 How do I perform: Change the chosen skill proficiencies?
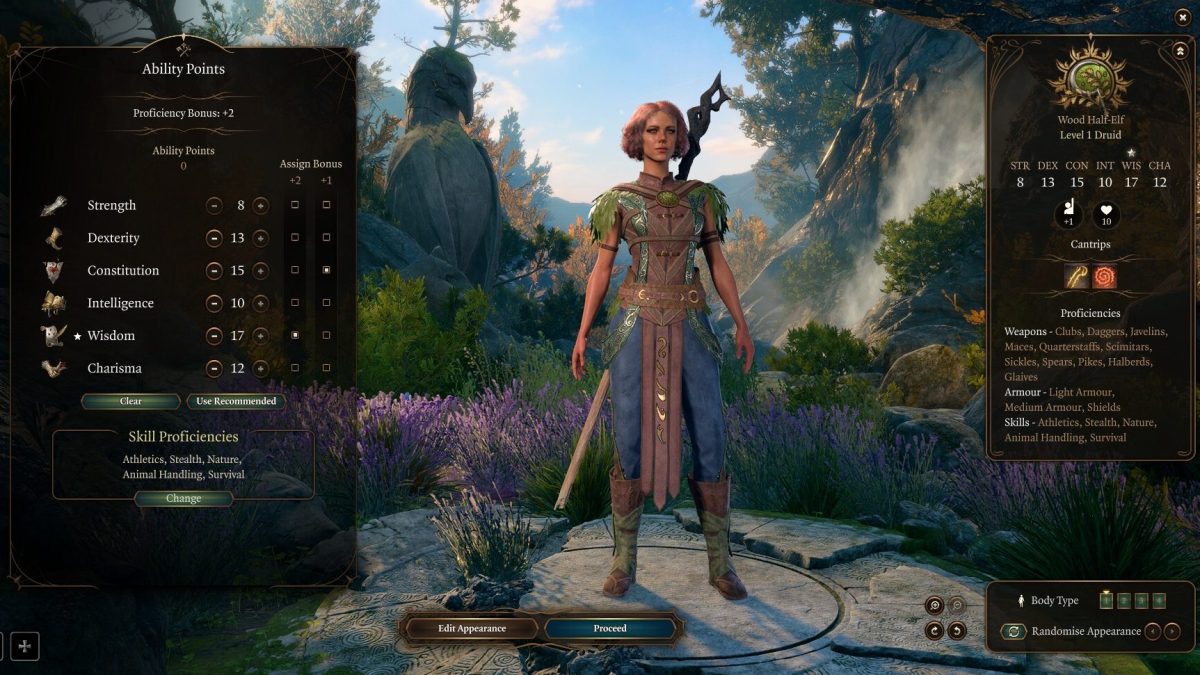[183, 498]
